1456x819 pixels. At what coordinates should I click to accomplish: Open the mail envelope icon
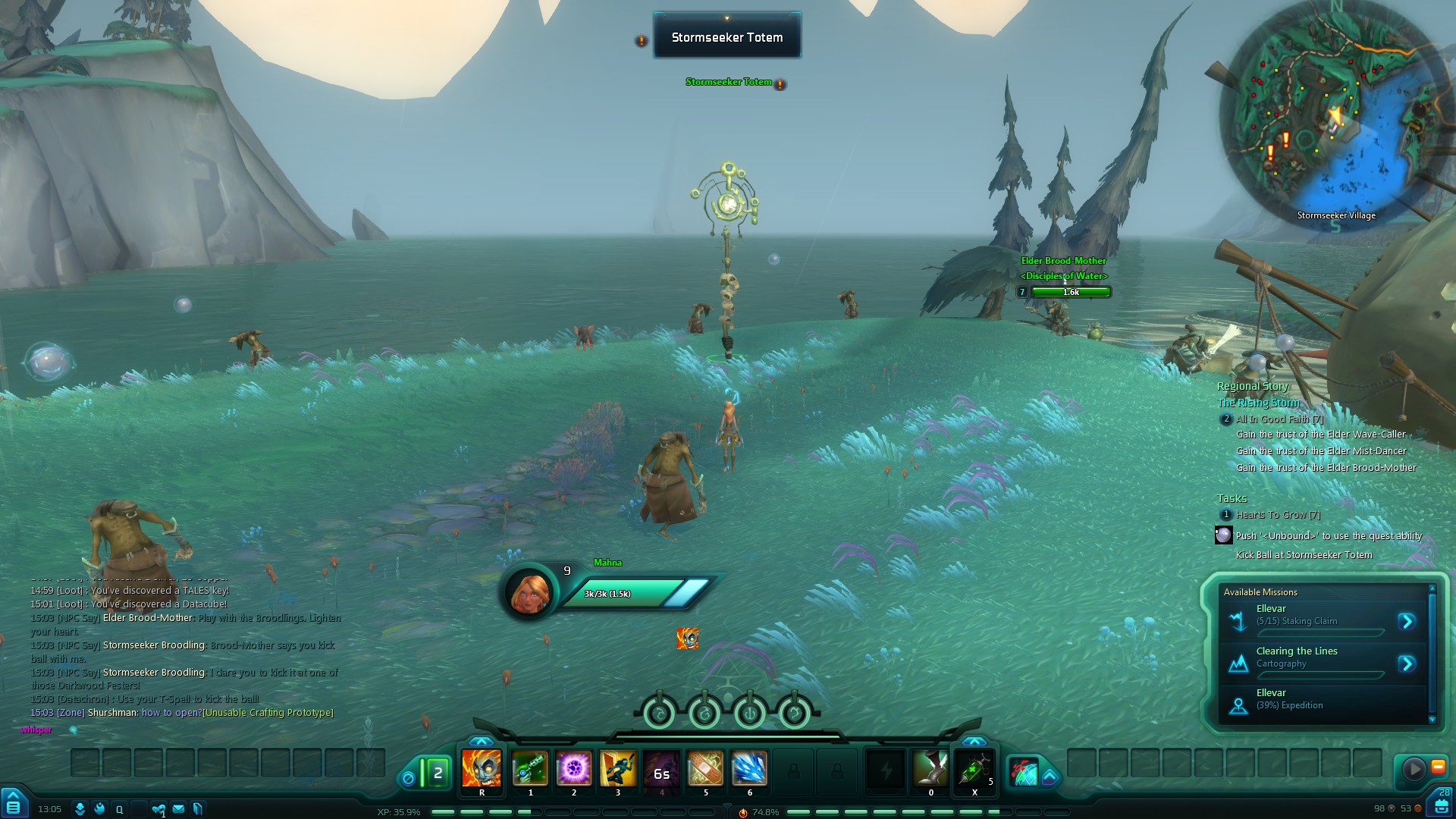point(178,809)
